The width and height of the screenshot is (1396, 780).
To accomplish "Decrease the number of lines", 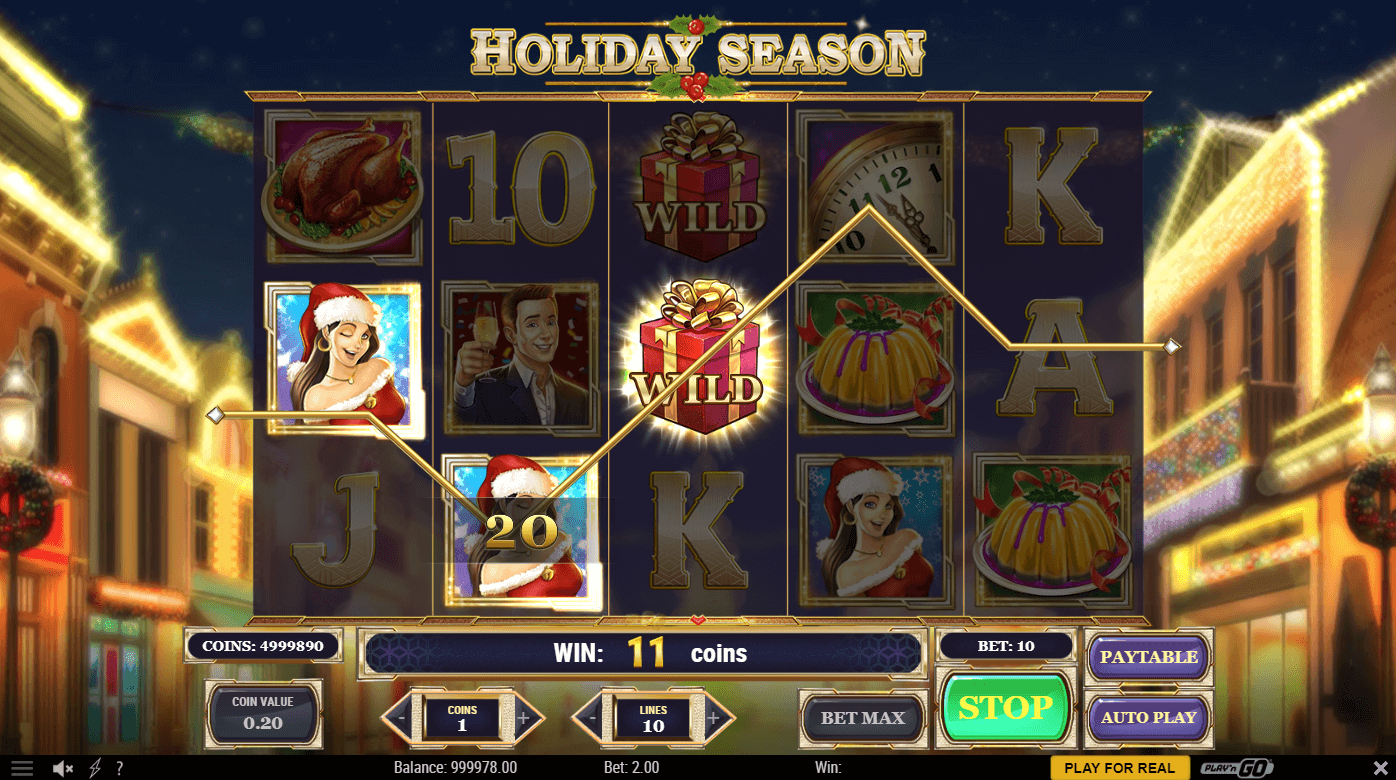I will click(592, 717).
